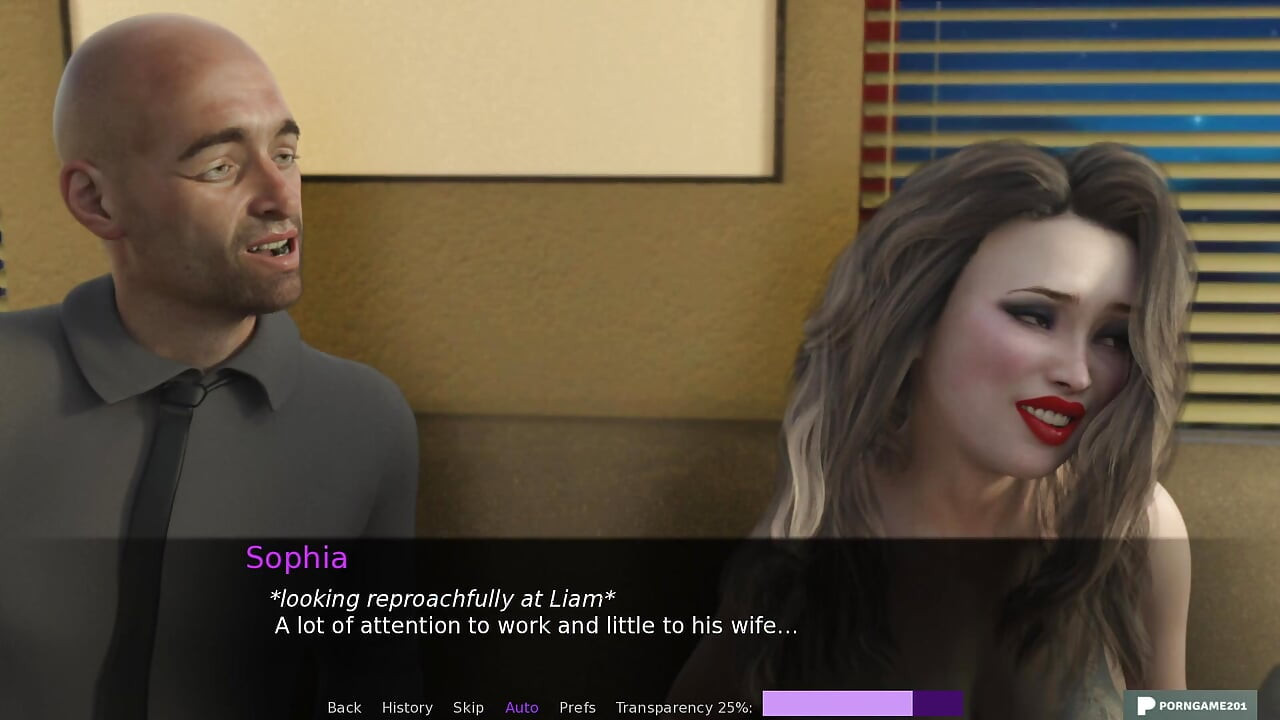Select Auto from the bottom quick menu
1280x720 pixels.
(521, 707)
